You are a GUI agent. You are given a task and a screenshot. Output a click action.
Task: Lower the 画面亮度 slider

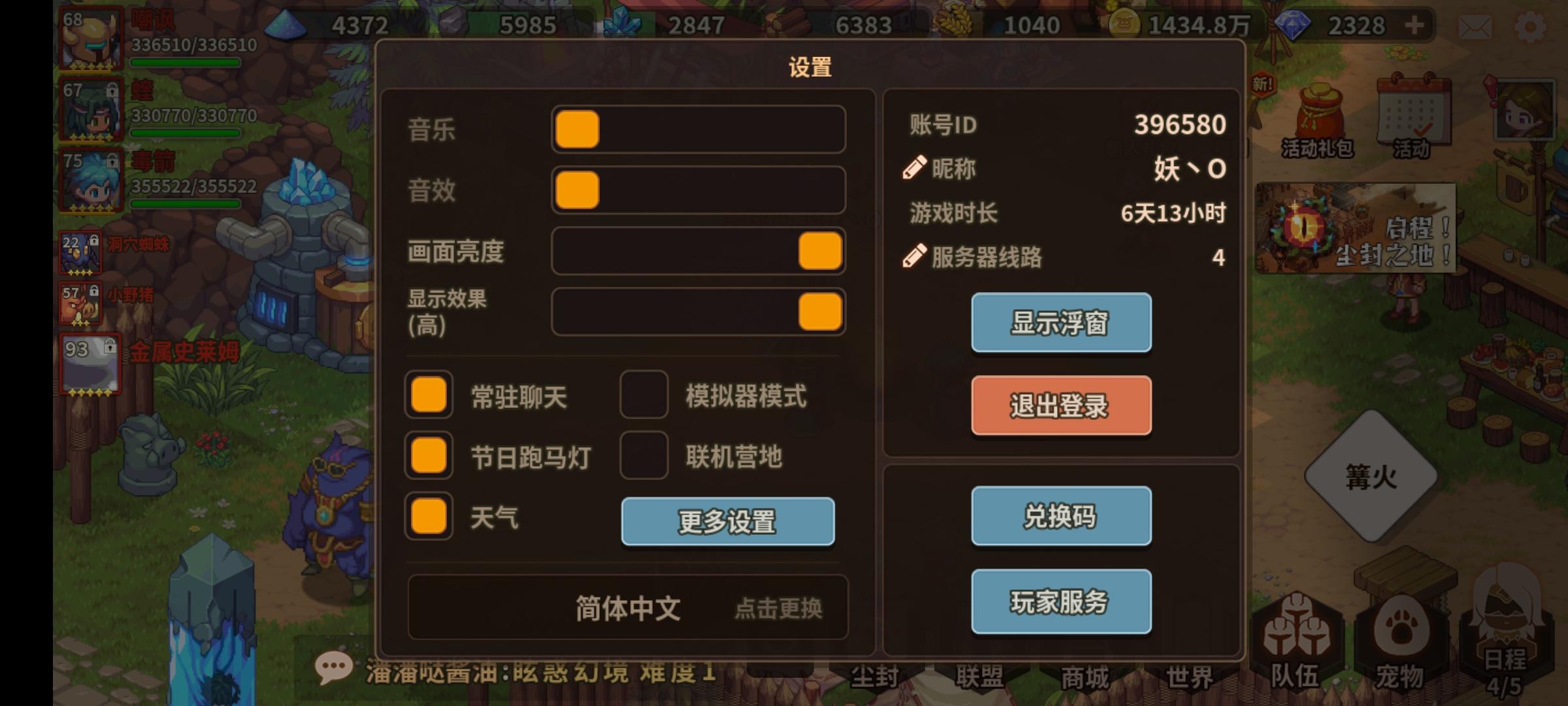(x=819, y=250)
